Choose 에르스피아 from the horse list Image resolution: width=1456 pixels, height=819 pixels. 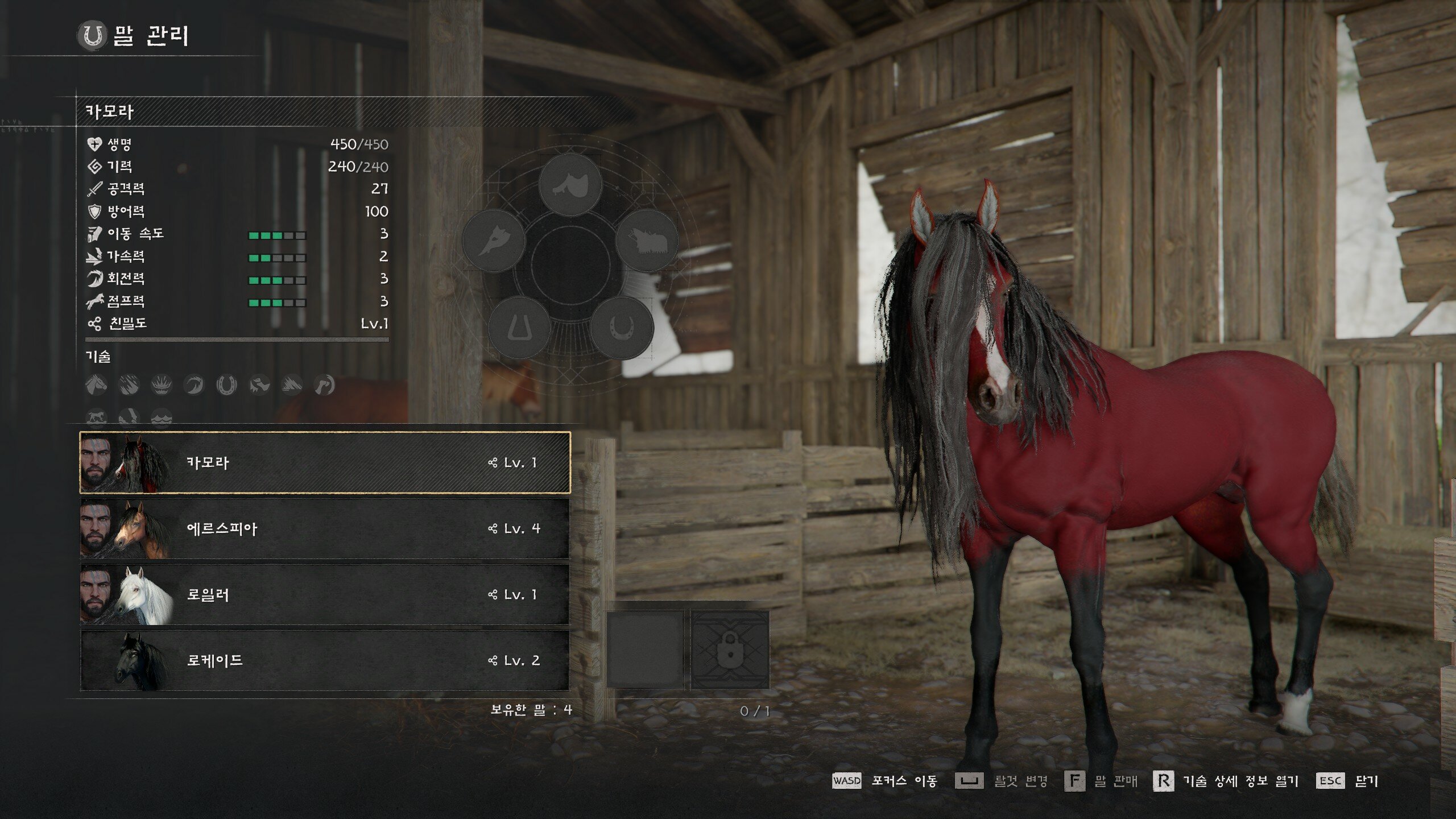tap(324, 528)
